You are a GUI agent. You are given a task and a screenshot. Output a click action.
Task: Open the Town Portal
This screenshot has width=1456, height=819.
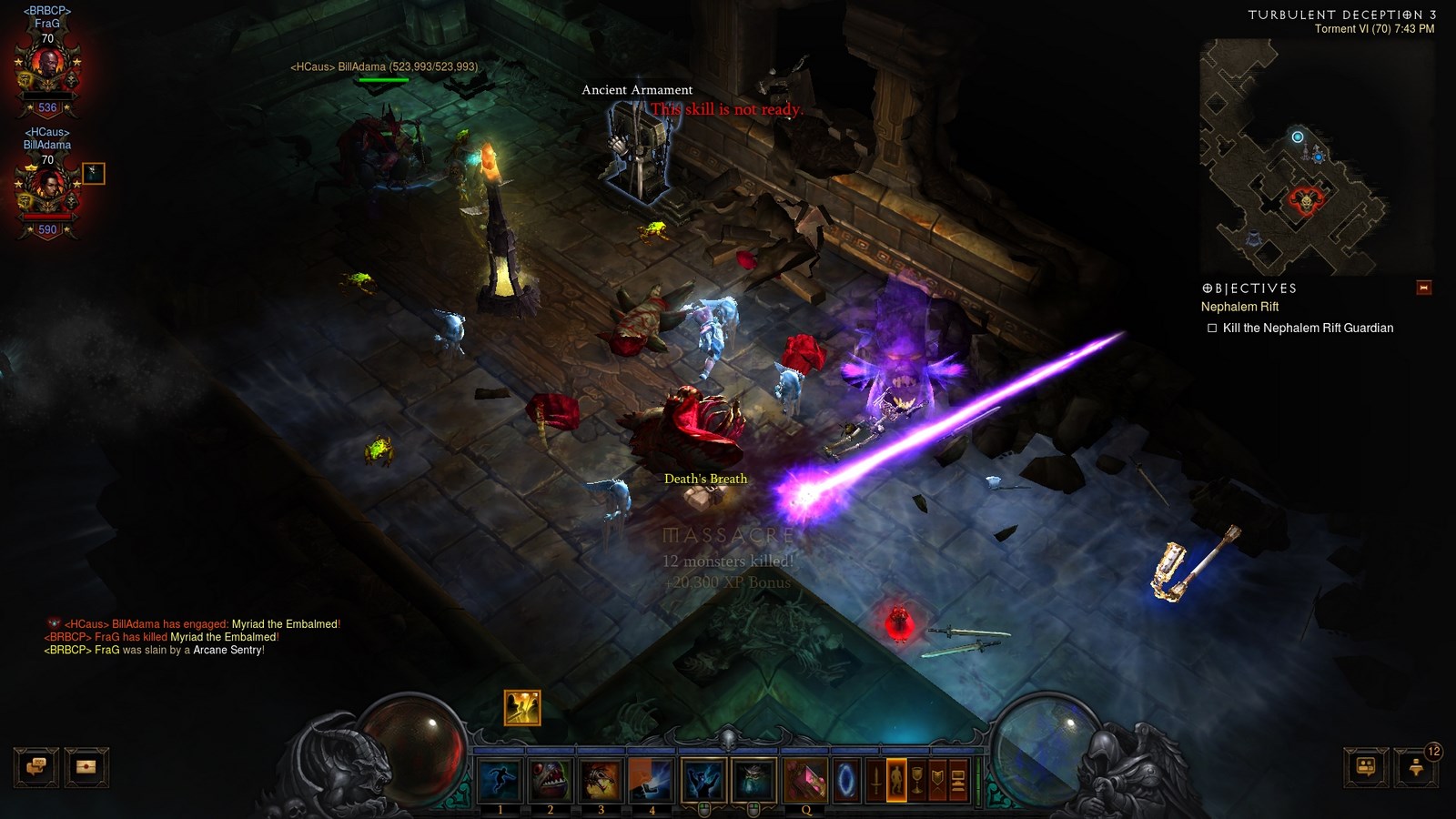[846, 780]
